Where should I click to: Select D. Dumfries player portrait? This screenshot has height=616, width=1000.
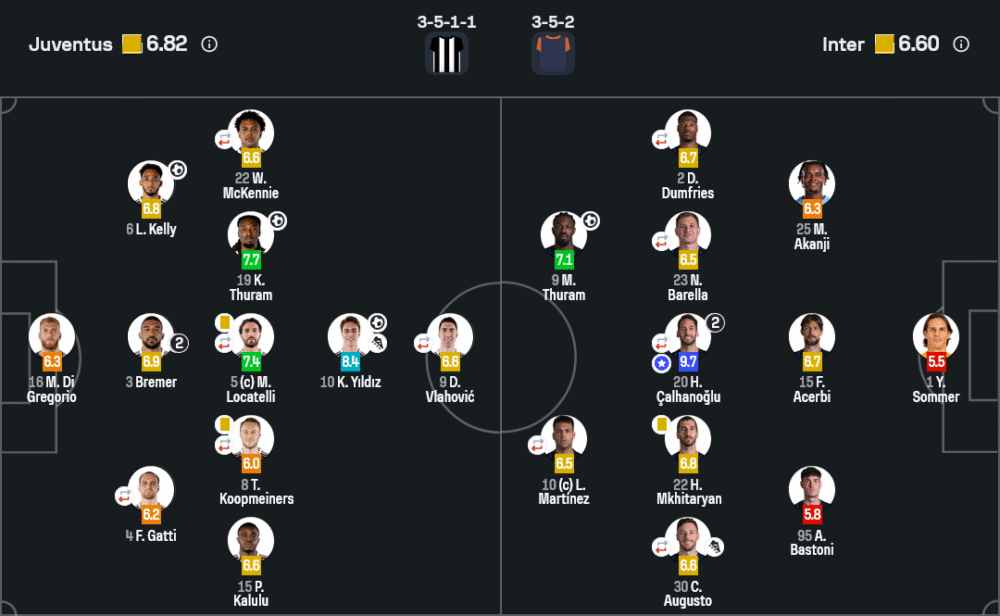(x=688, y=133)
